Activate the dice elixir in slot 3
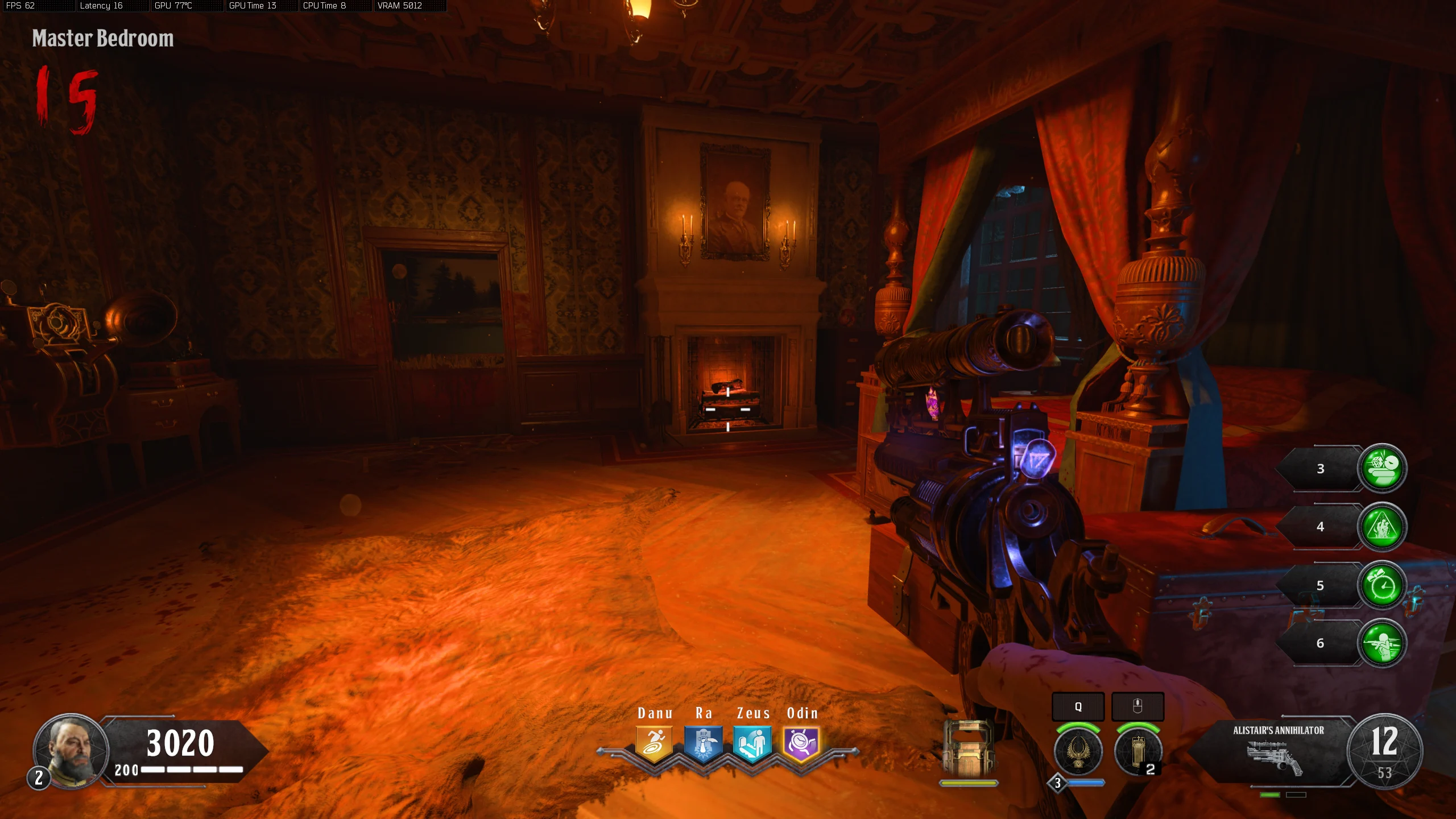 tap(1382, 468)
